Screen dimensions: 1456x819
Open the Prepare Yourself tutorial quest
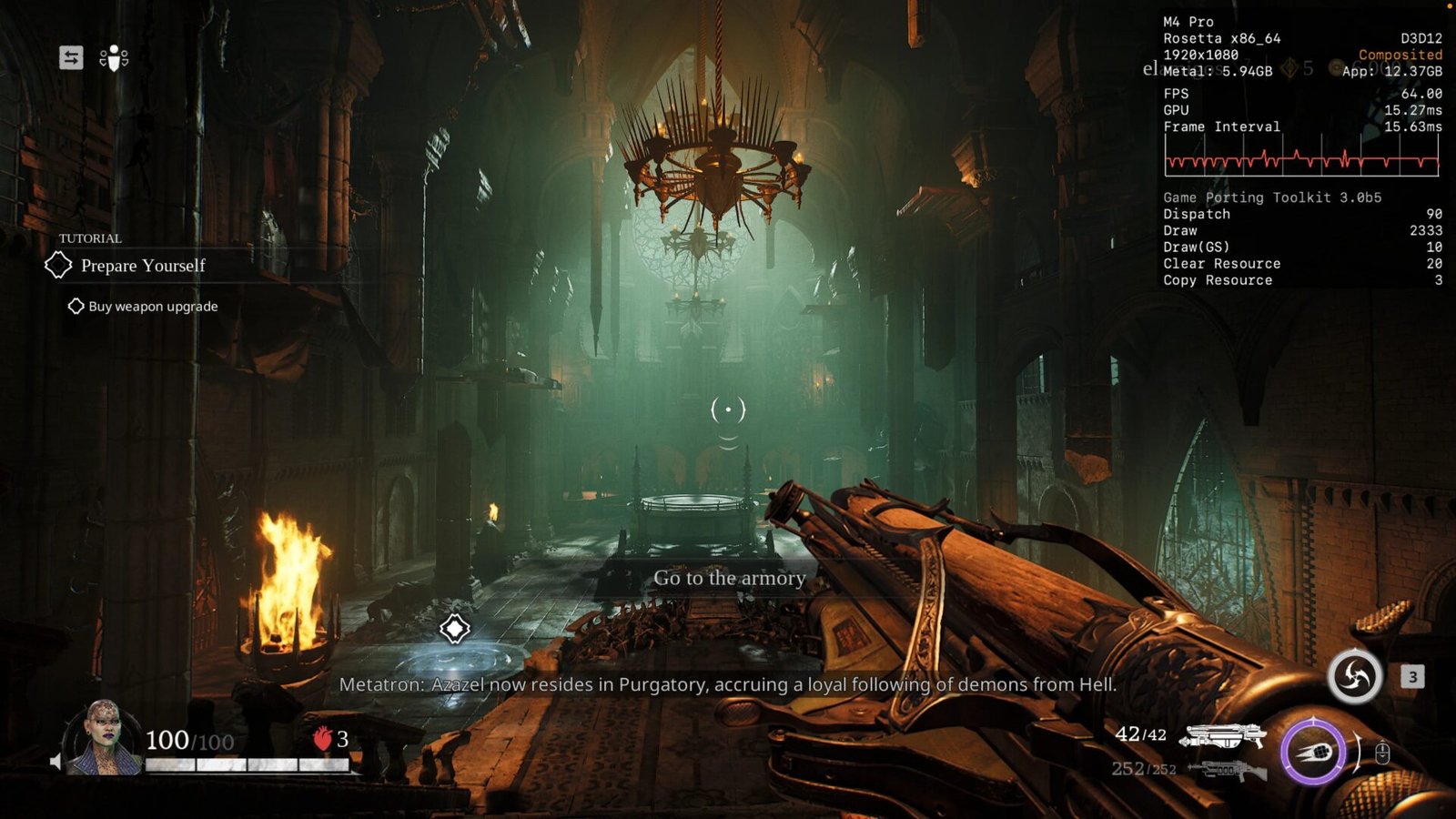[x=143, y=266]
